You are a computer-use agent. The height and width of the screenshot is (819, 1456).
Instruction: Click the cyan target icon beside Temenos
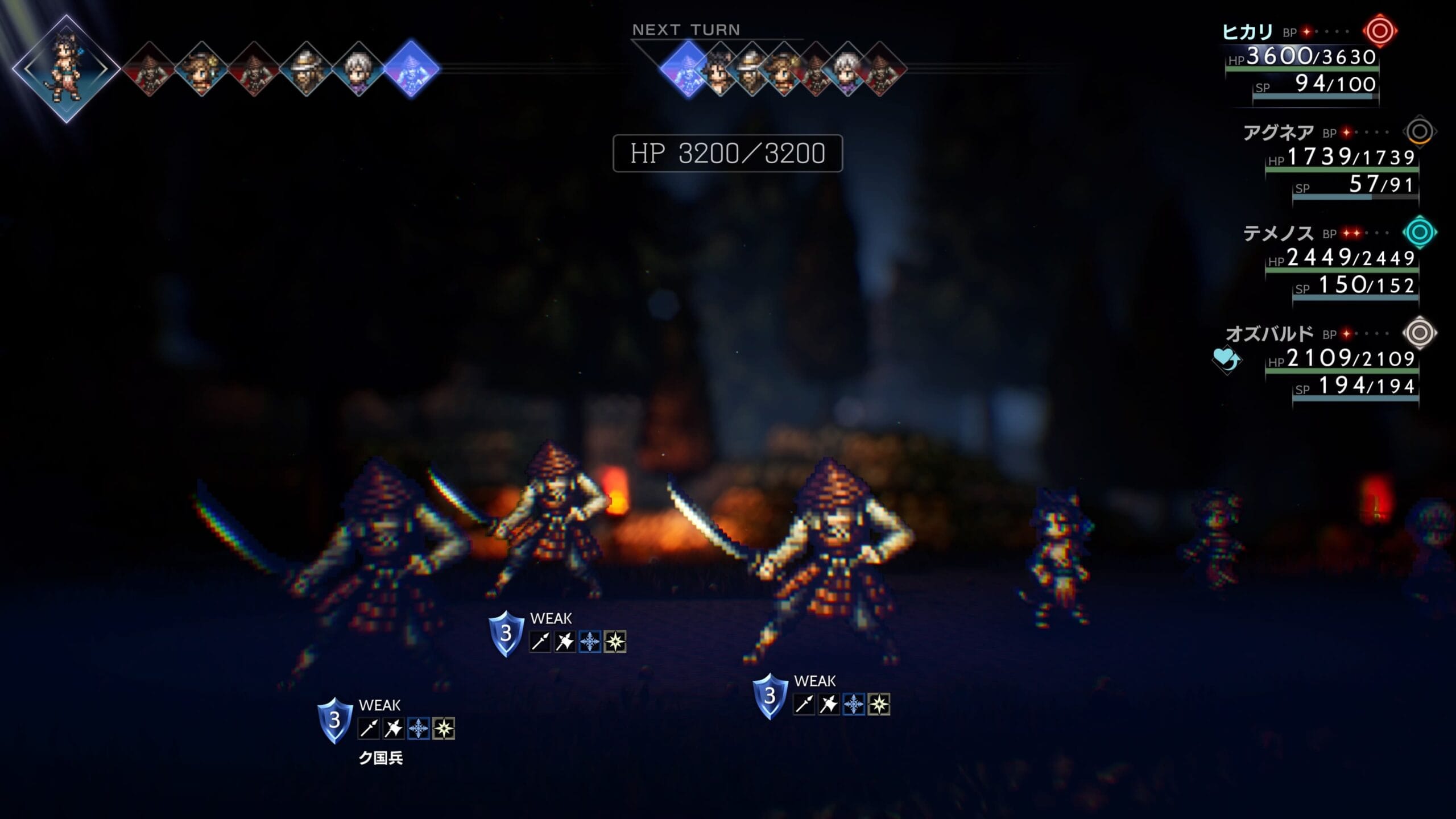click(x=1420, y=232)
